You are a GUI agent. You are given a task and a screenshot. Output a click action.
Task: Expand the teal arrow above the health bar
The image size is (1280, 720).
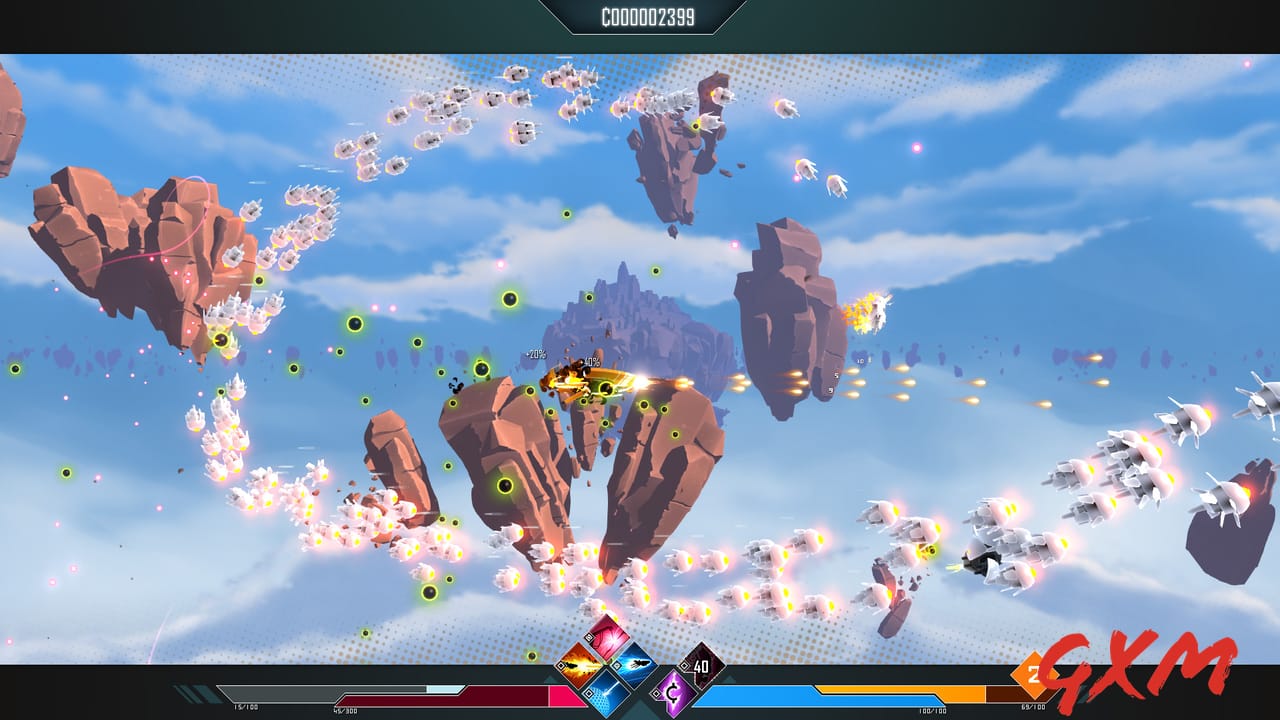click(548, 680)
